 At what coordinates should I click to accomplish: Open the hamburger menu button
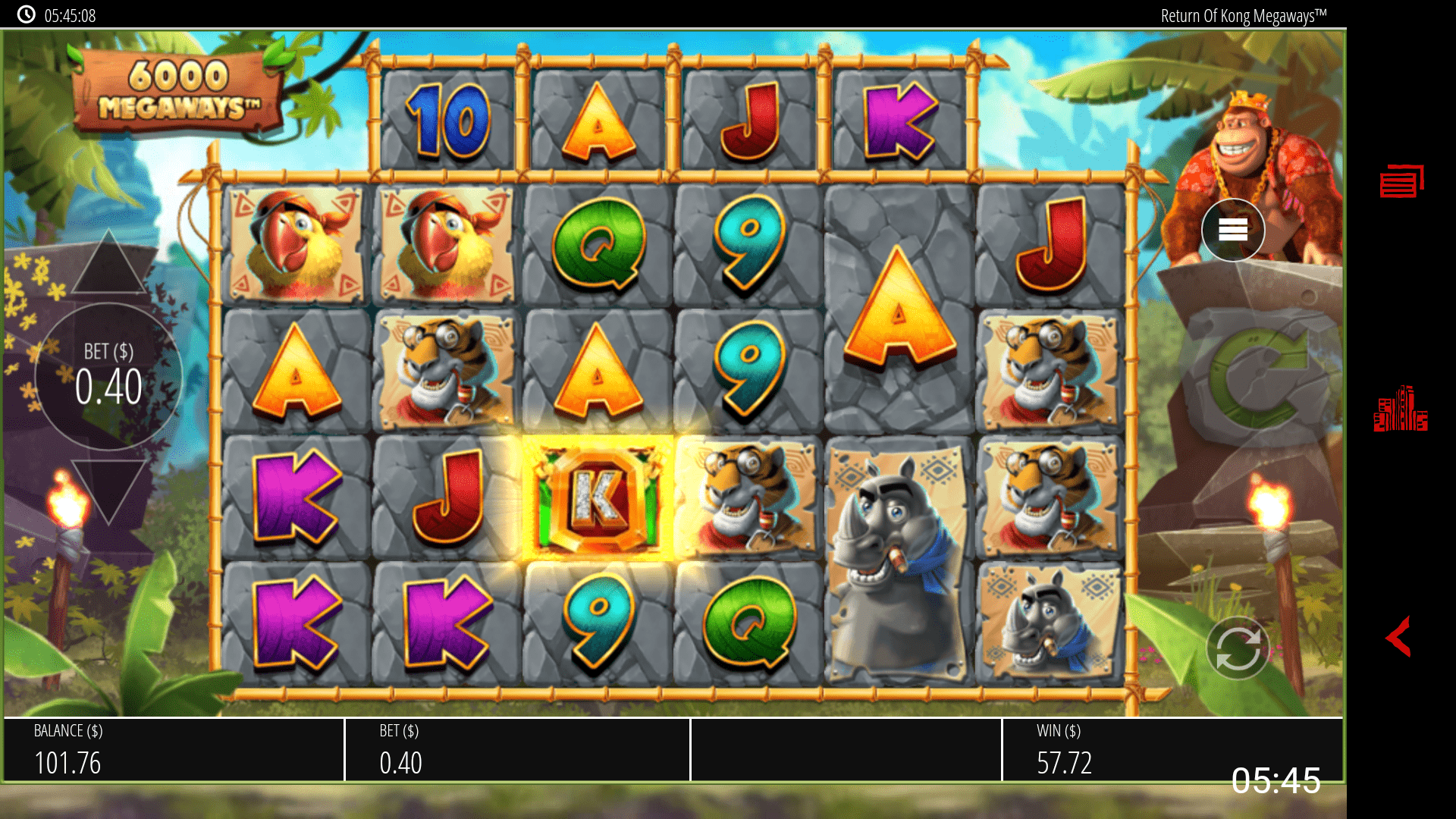click(x=1232, y=230)
